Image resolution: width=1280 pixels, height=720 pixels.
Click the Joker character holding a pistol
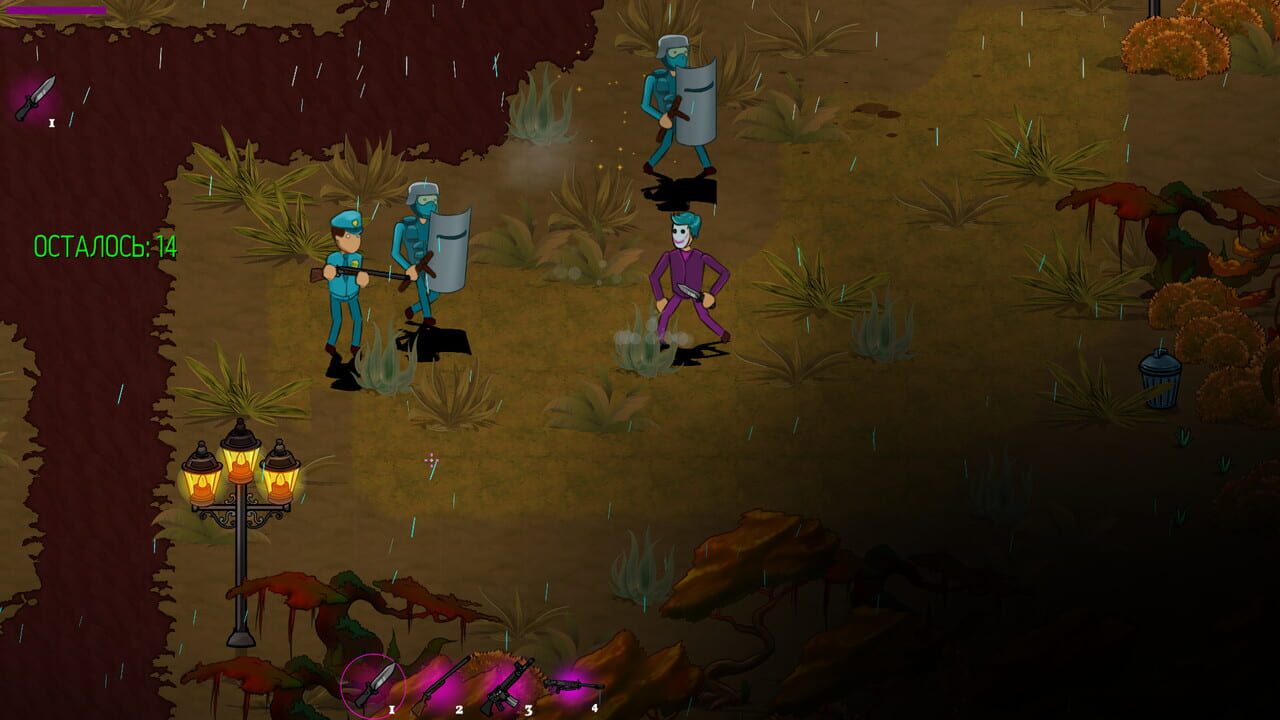coord(685,270)
